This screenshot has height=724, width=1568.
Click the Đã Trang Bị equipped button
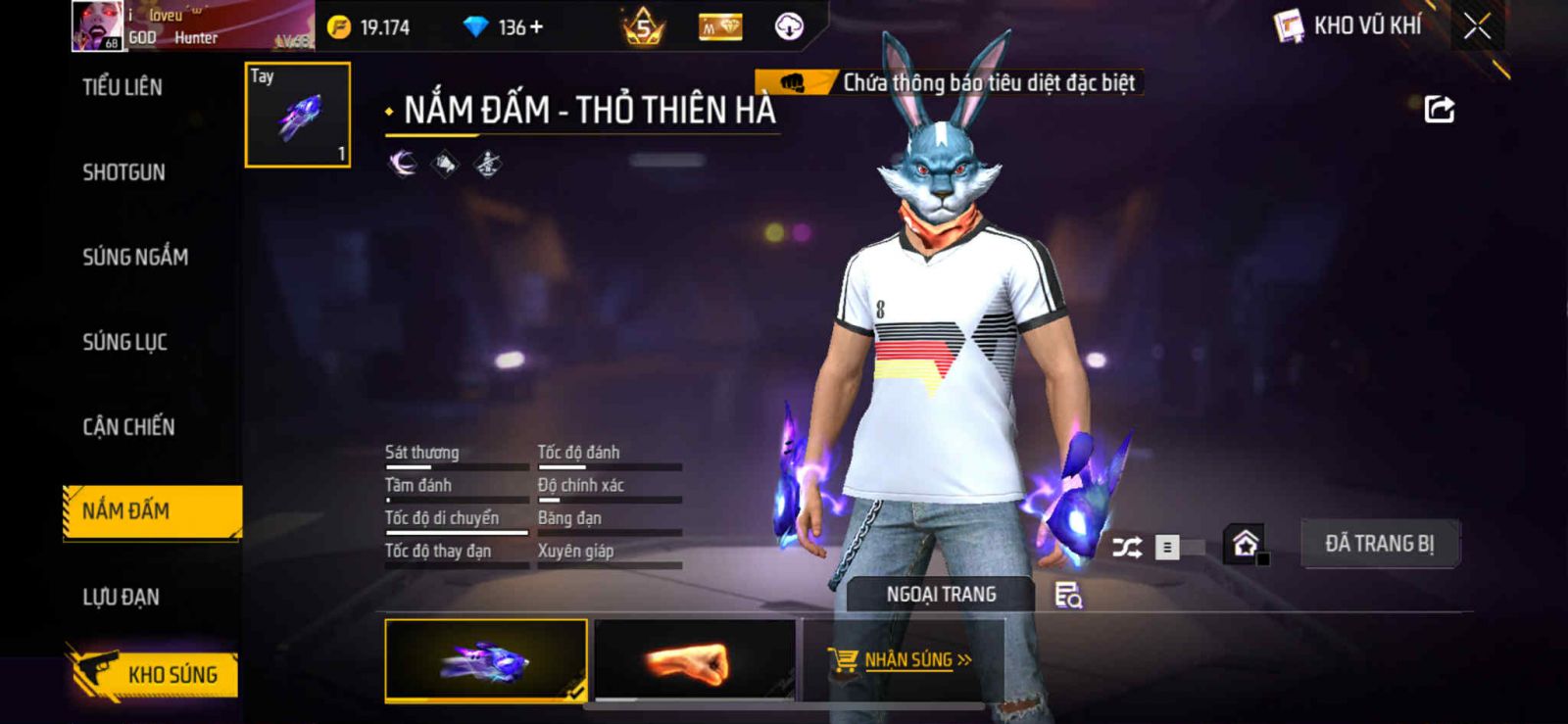(1379, 544)
